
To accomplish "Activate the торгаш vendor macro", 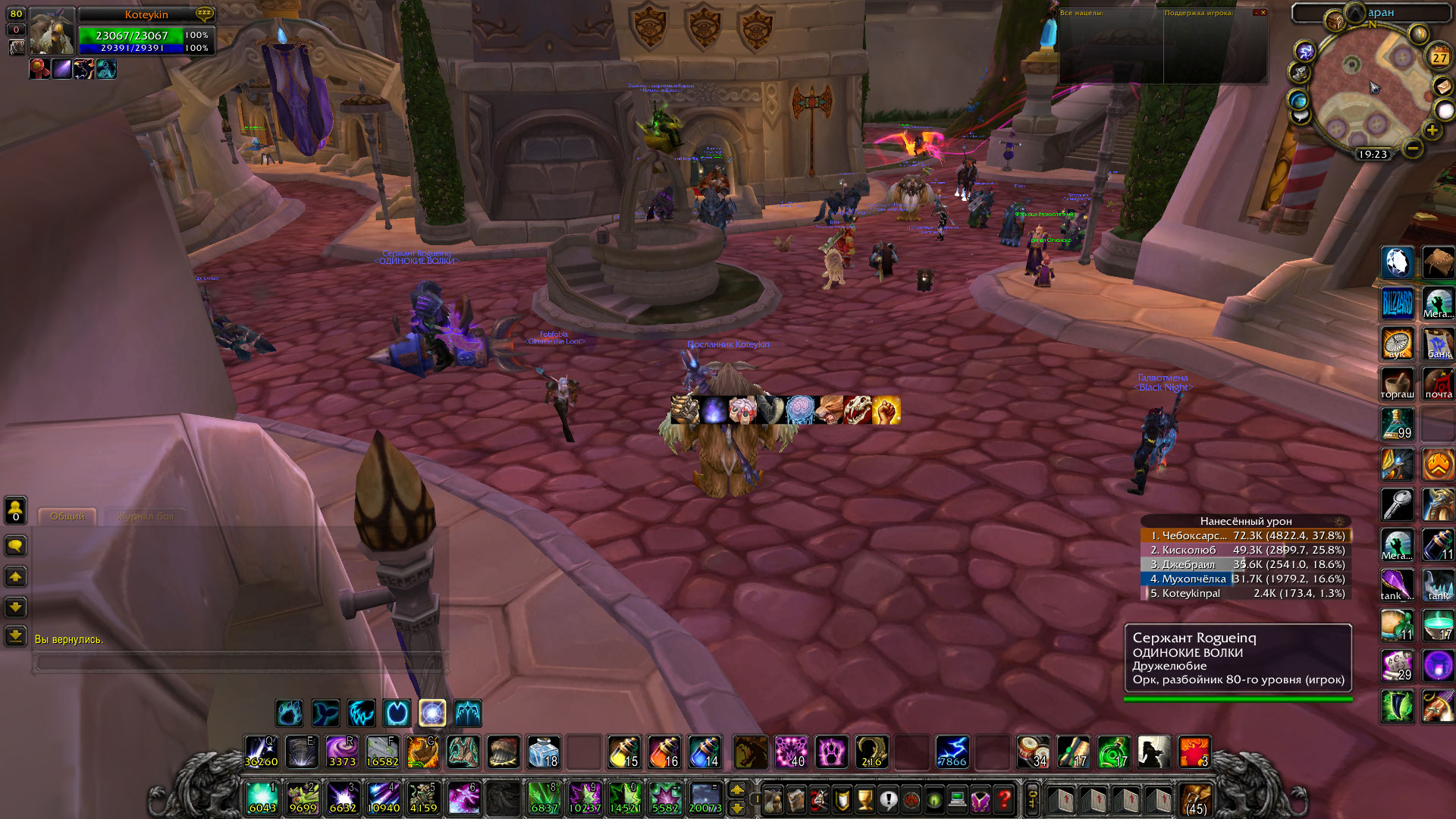I will 1397,384.
